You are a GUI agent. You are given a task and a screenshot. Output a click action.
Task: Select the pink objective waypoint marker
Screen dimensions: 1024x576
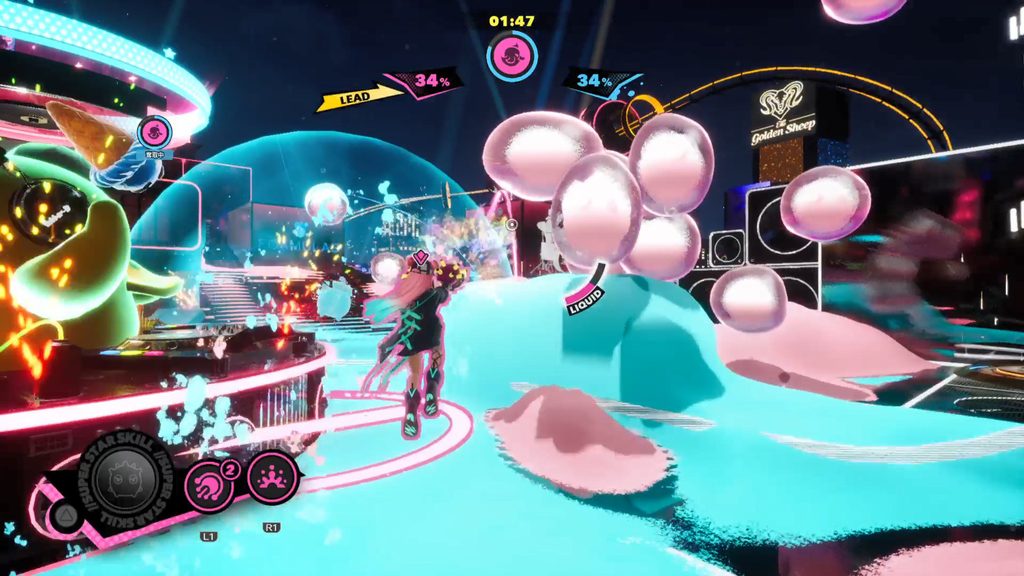[x=154, y=131]
